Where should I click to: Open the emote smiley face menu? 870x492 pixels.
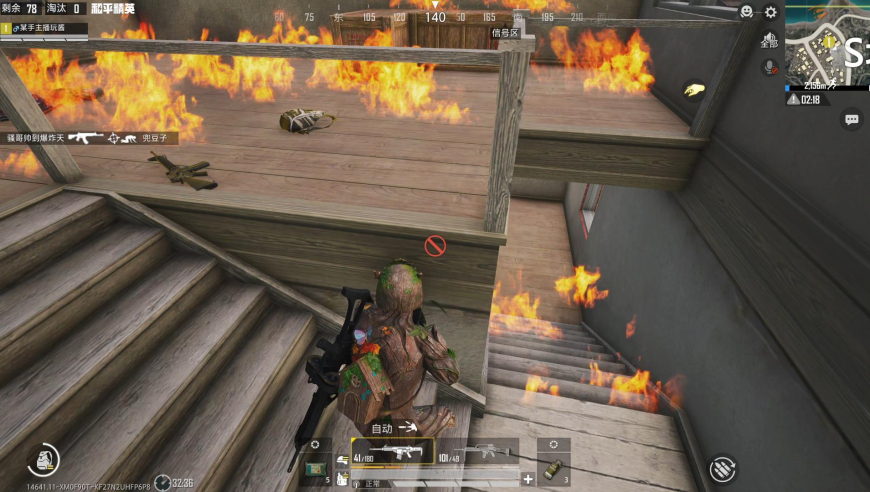746,12
